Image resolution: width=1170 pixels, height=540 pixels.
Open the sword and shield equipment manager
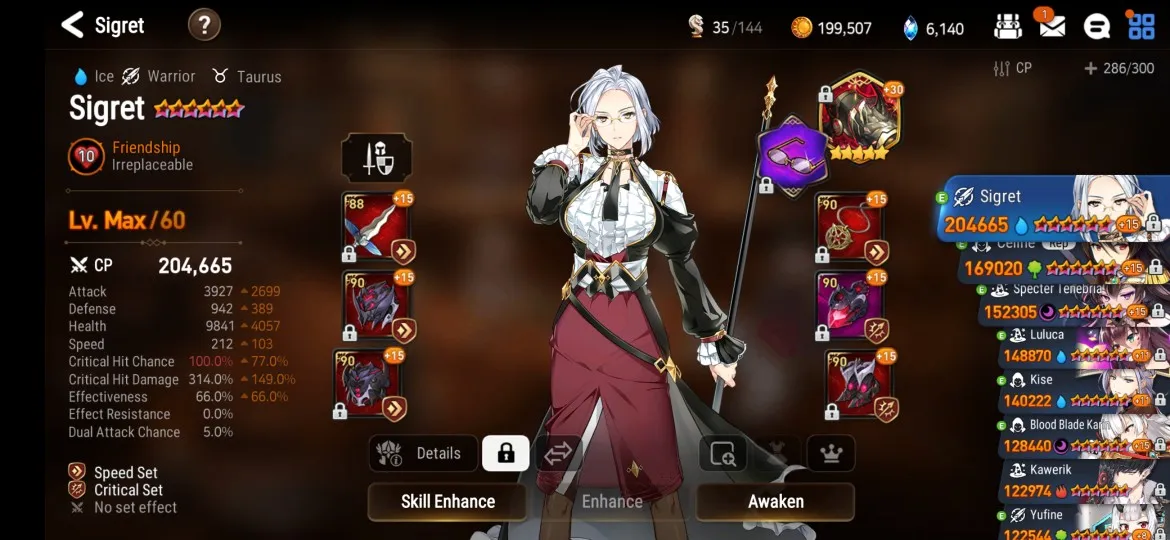click(x=376, y=158)
